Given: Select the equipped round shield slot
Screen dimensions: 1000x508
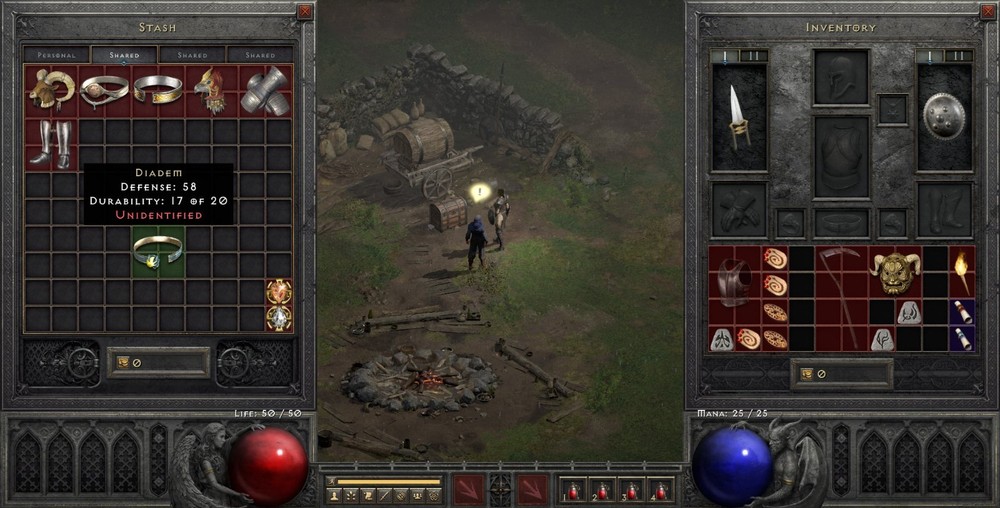Looking at the screenshot, I should (944, 116).
